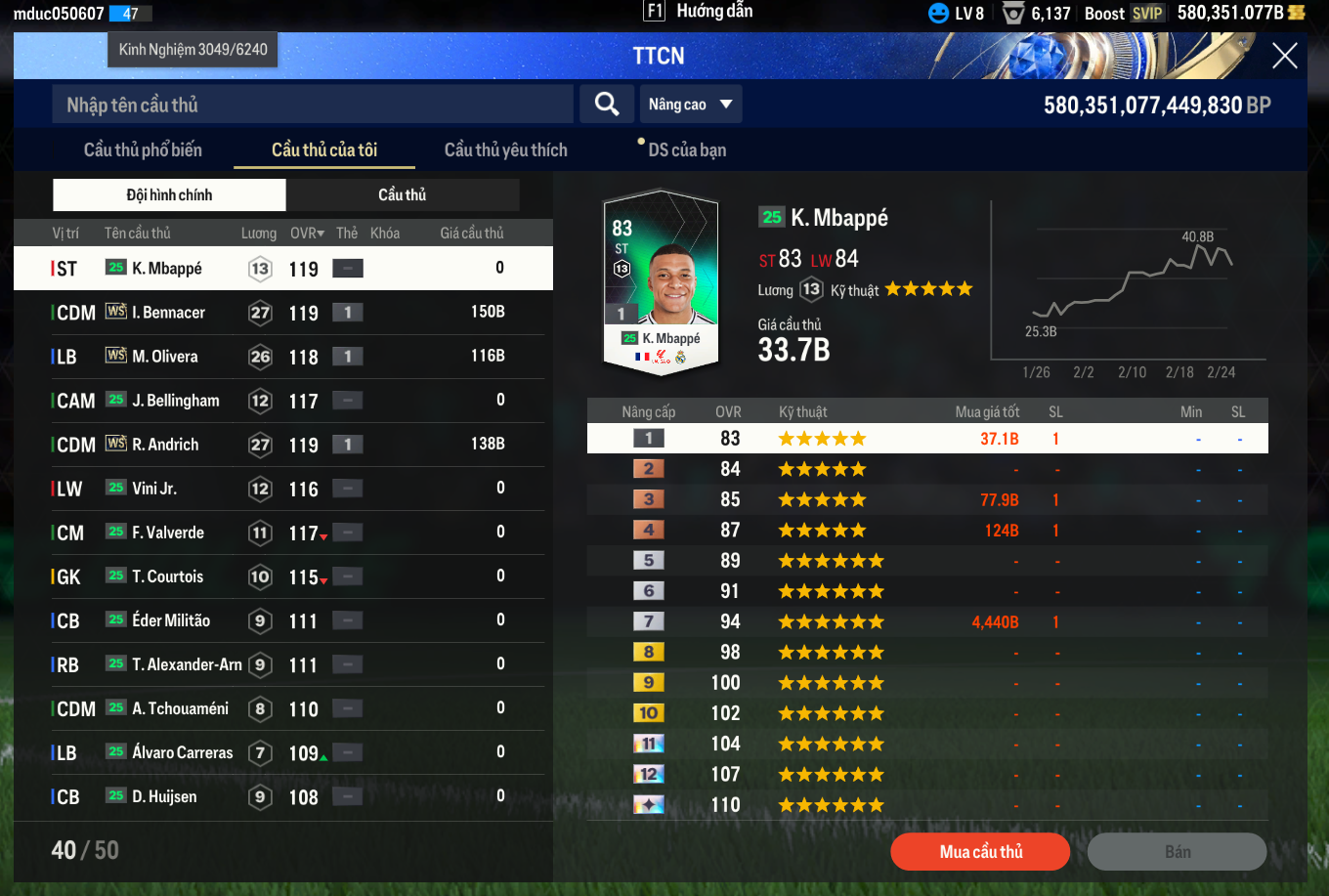The image size is (1329, 896).
Task: Click the player name search field
Action: point(313,105)
